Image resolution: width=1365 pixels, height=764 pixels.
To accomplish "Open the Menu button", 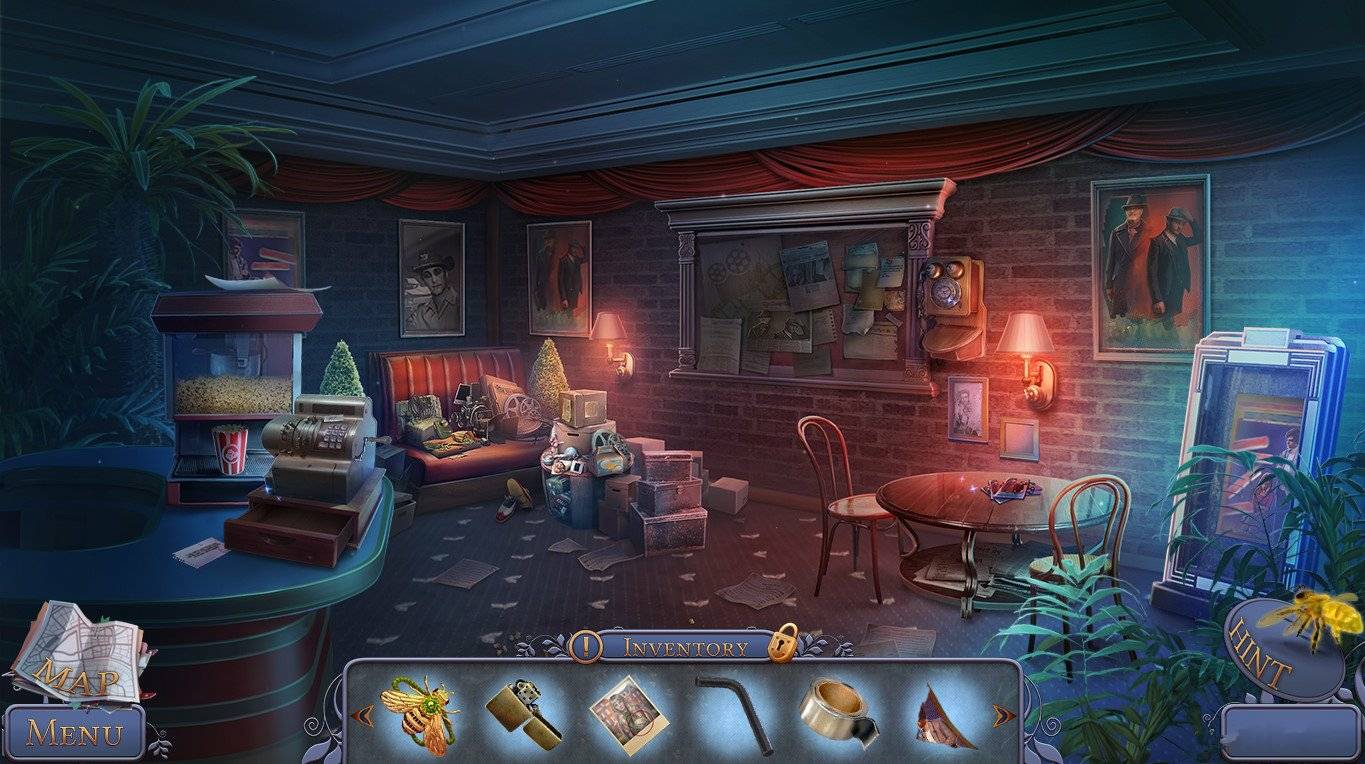I will coord(74,733).
